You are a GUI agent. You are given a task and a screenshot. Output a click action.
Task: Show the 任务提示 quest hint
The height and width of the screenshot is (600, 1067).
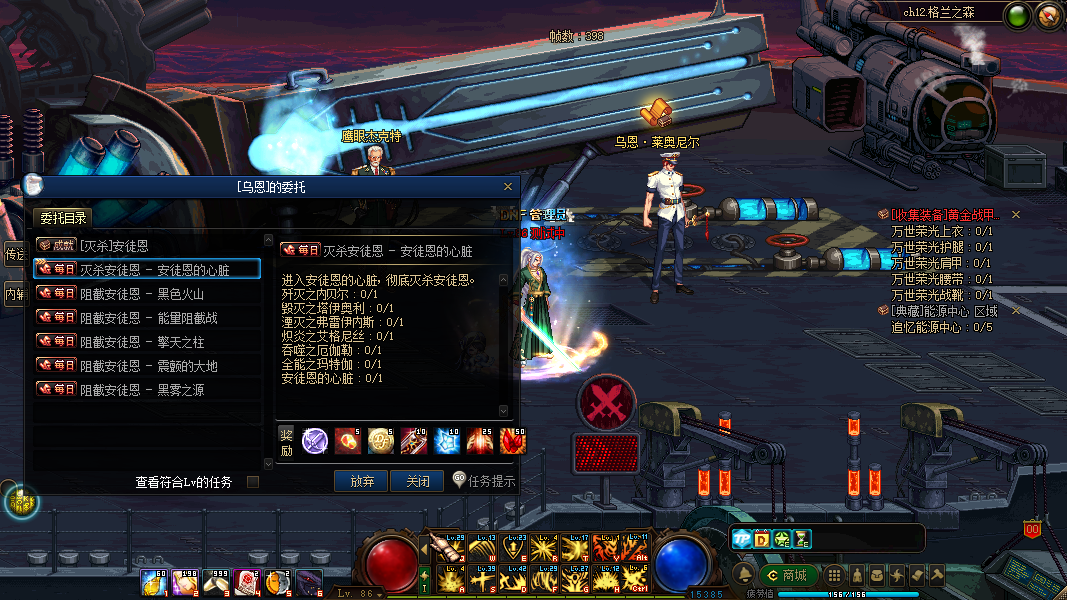485,481
